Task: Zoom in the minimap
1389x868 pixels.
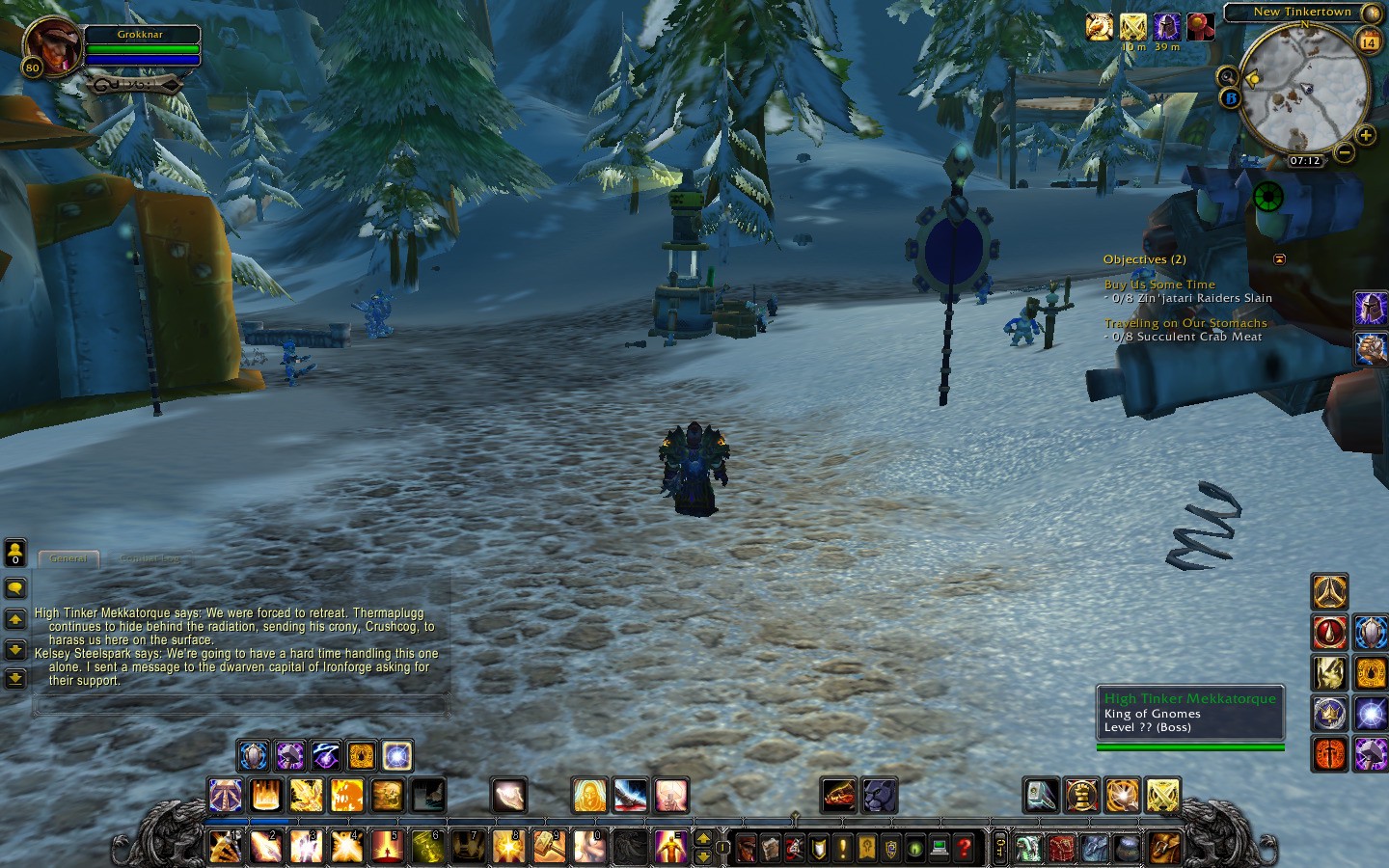Action: pos(1365,136)
